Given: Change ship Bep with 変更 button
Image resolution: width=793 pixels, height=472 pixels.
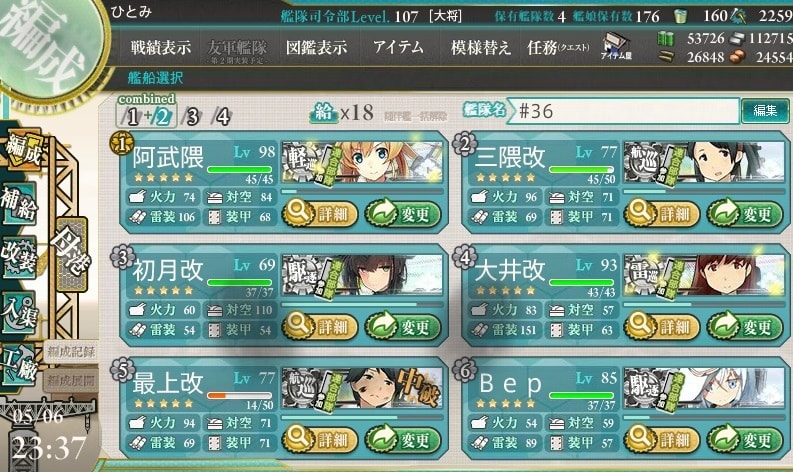Looking at the screenshot, I should (x=744, y=437).
